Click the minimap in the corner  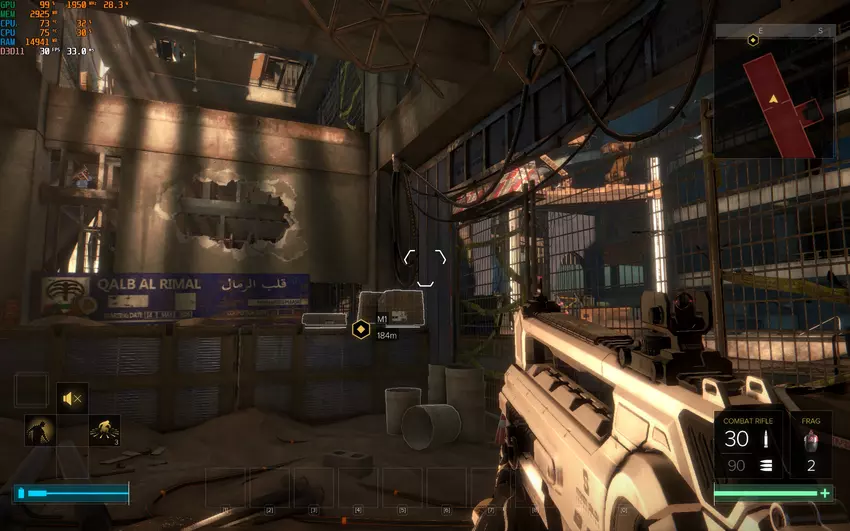(775, 95)
